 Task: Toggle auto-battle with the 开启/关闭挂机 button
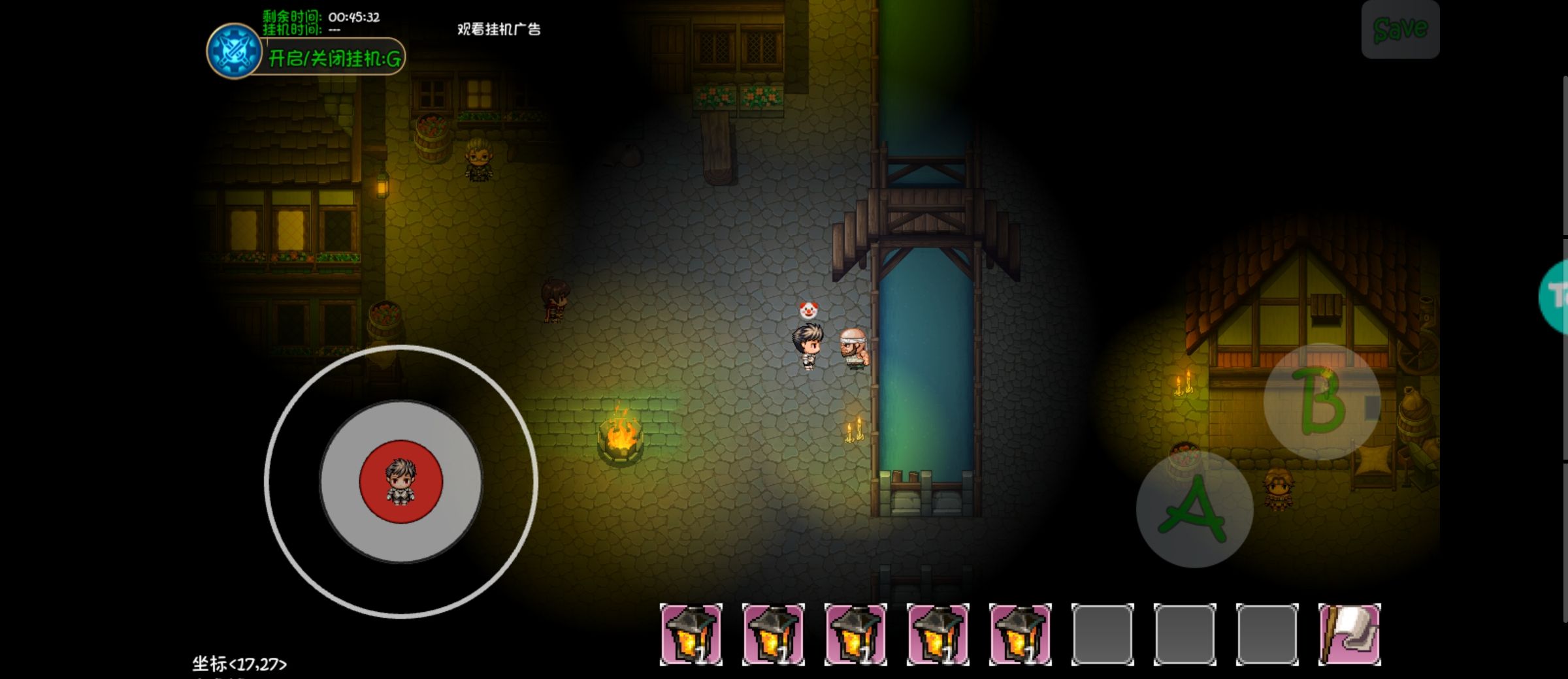tap(335, 59)
